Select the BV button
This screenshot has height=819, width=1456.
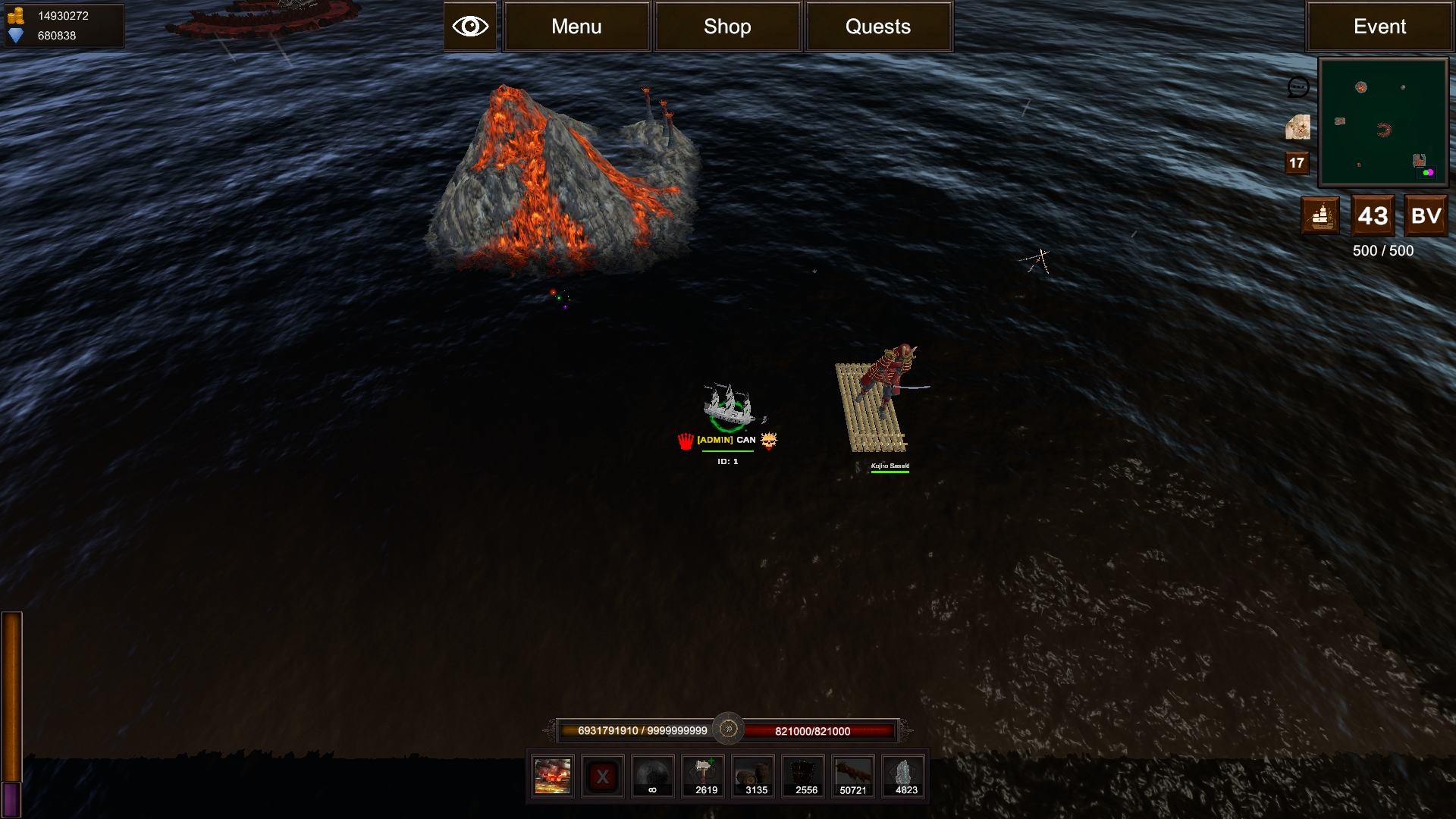coord(1426,216)
